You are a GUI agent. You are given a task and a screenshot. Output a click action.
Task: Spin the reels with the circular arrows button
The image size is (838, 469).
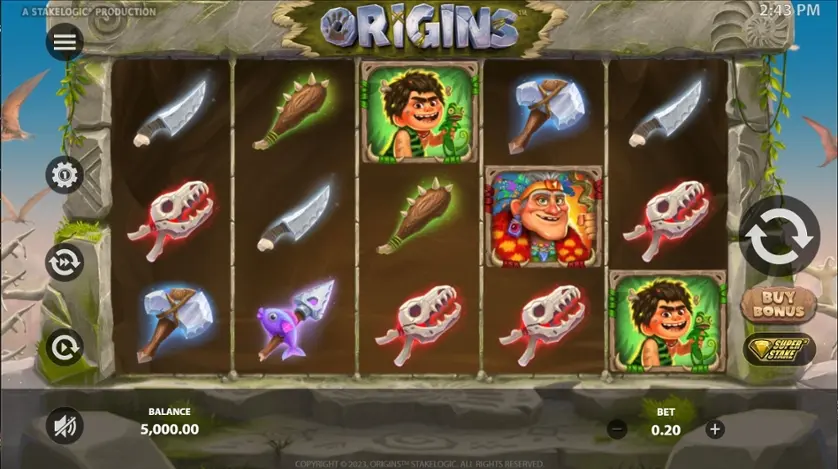779,236
